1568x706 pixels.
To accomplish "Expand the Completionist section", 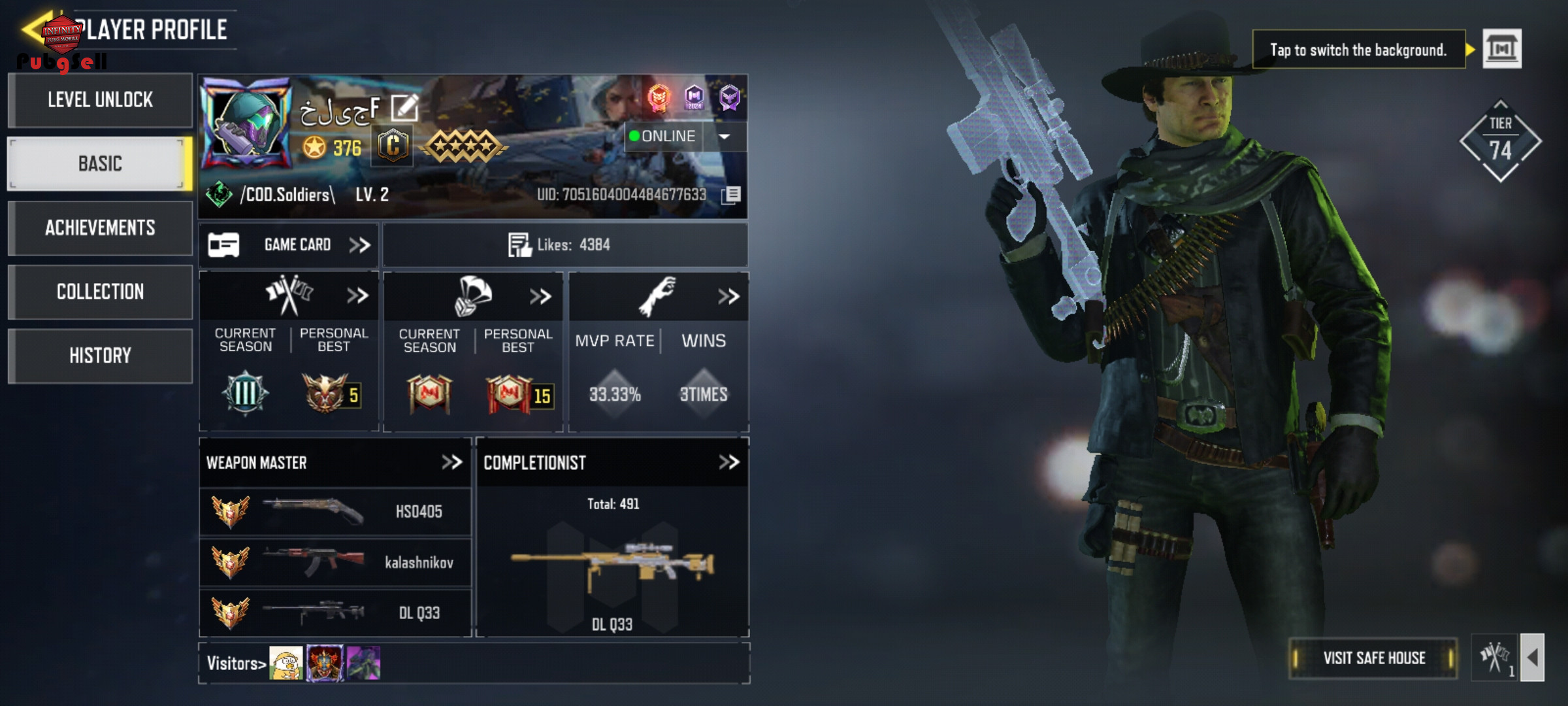I will (x=728, y=463).
